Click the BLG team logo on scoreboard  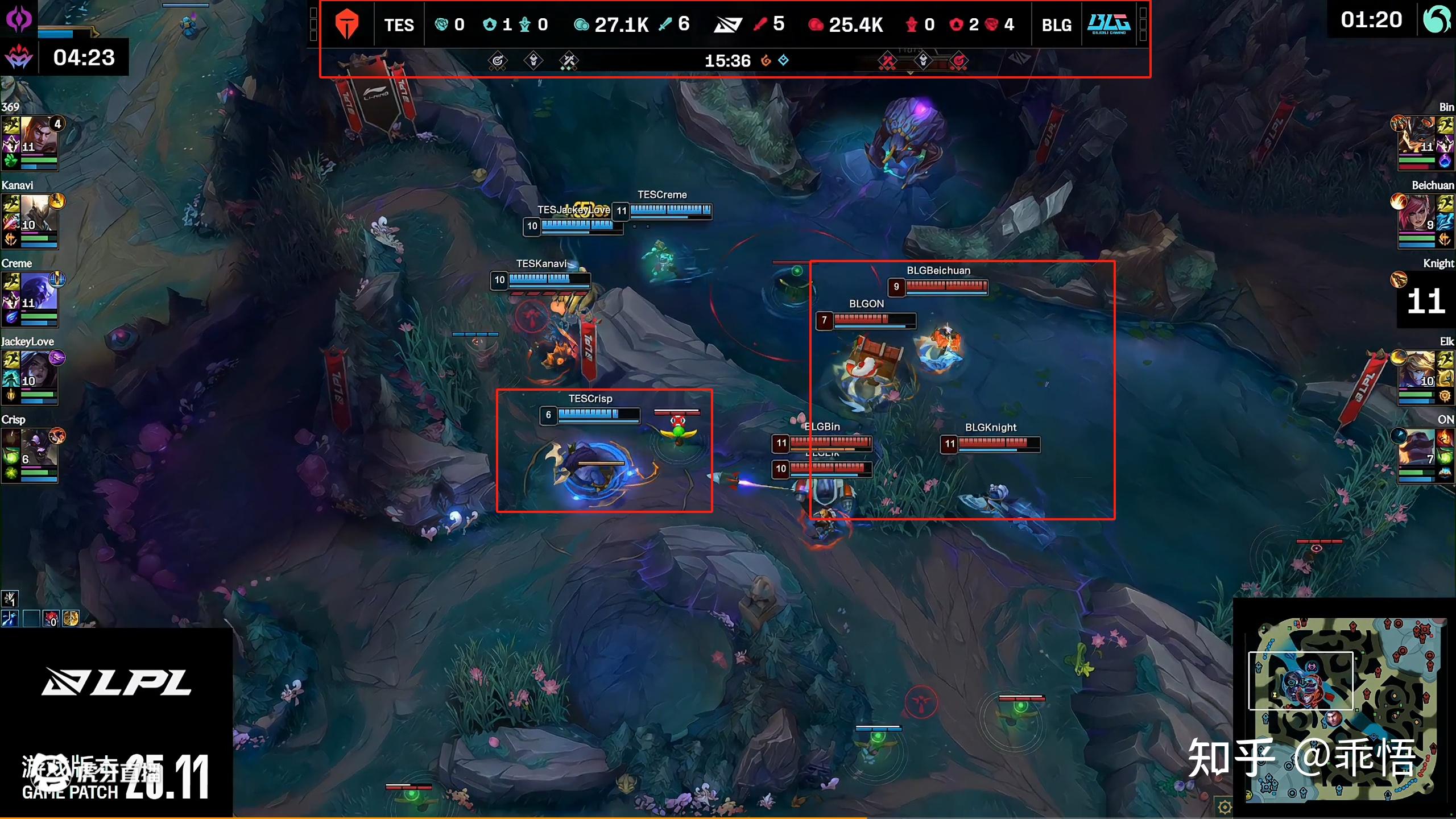[x=1108, y=24]
